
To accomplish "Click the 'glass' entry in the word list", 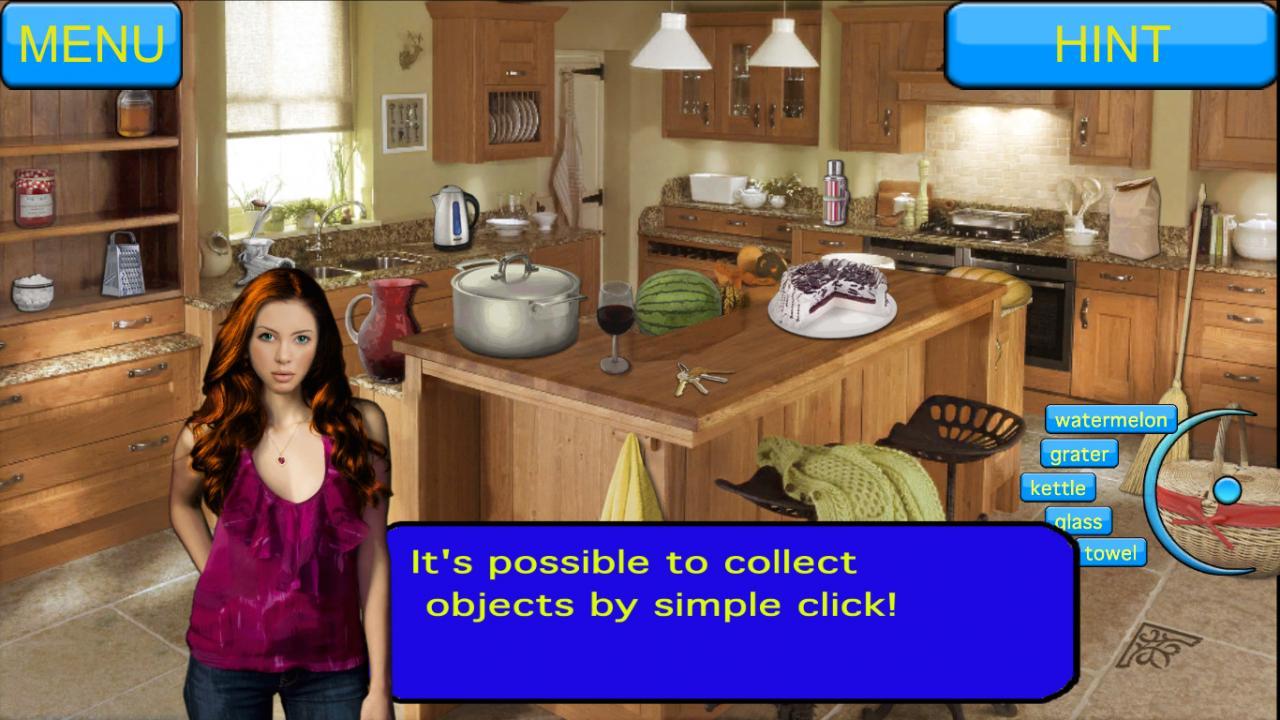I will coord(1079,521).
